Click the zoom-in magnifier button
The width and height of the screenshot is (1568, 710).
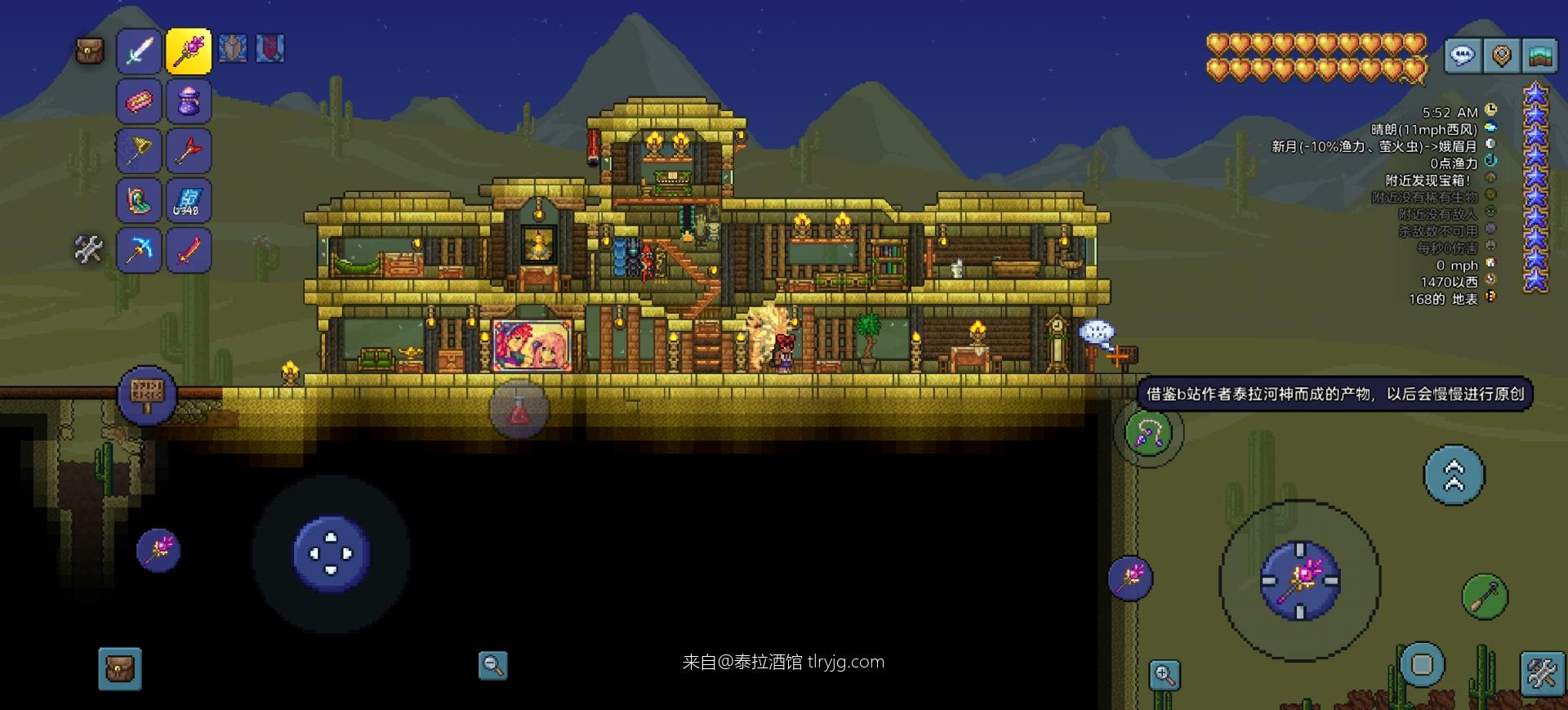(x=1164, y=675)
